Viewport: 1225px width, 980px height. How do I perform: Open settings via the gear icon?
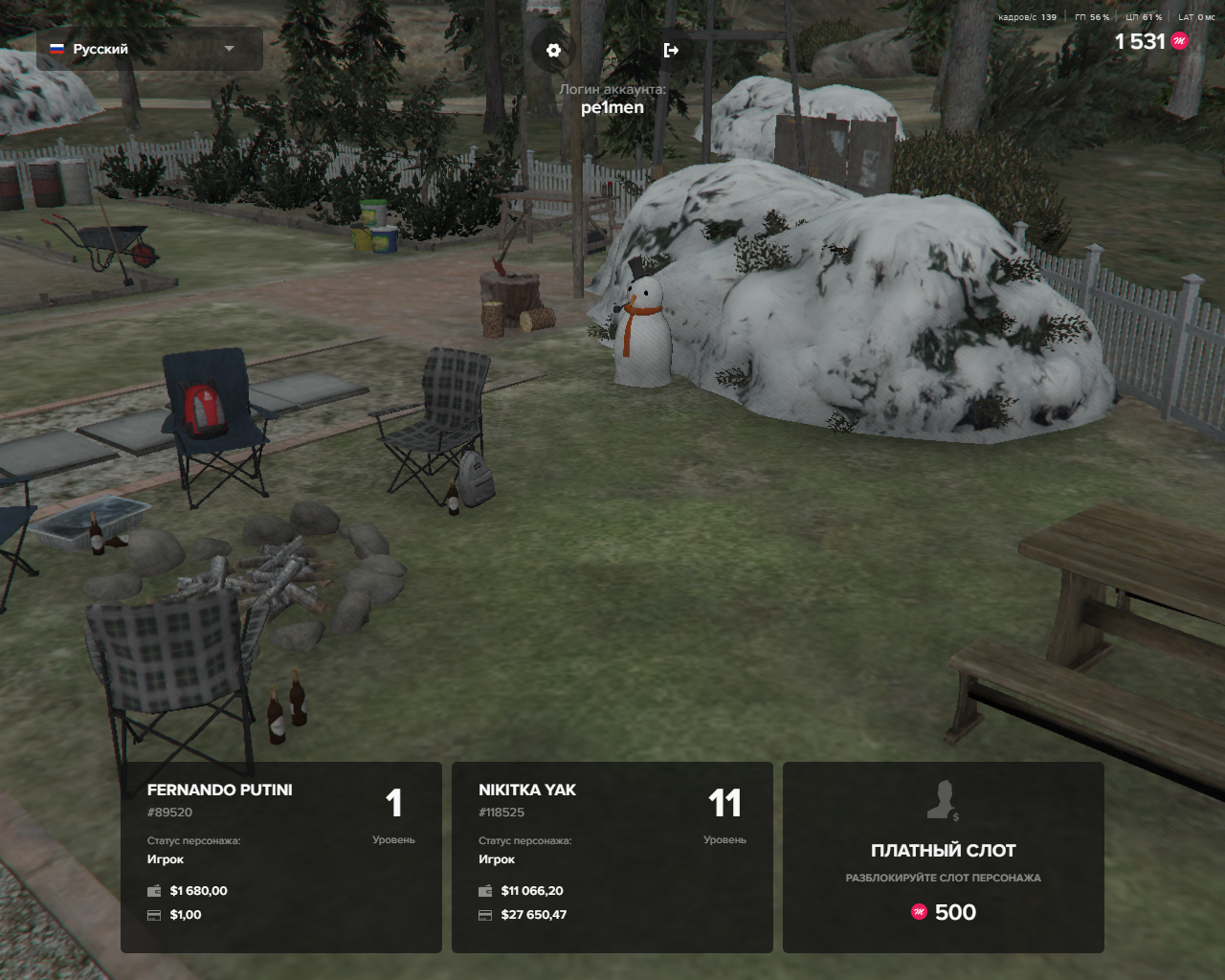click(553, 50)
